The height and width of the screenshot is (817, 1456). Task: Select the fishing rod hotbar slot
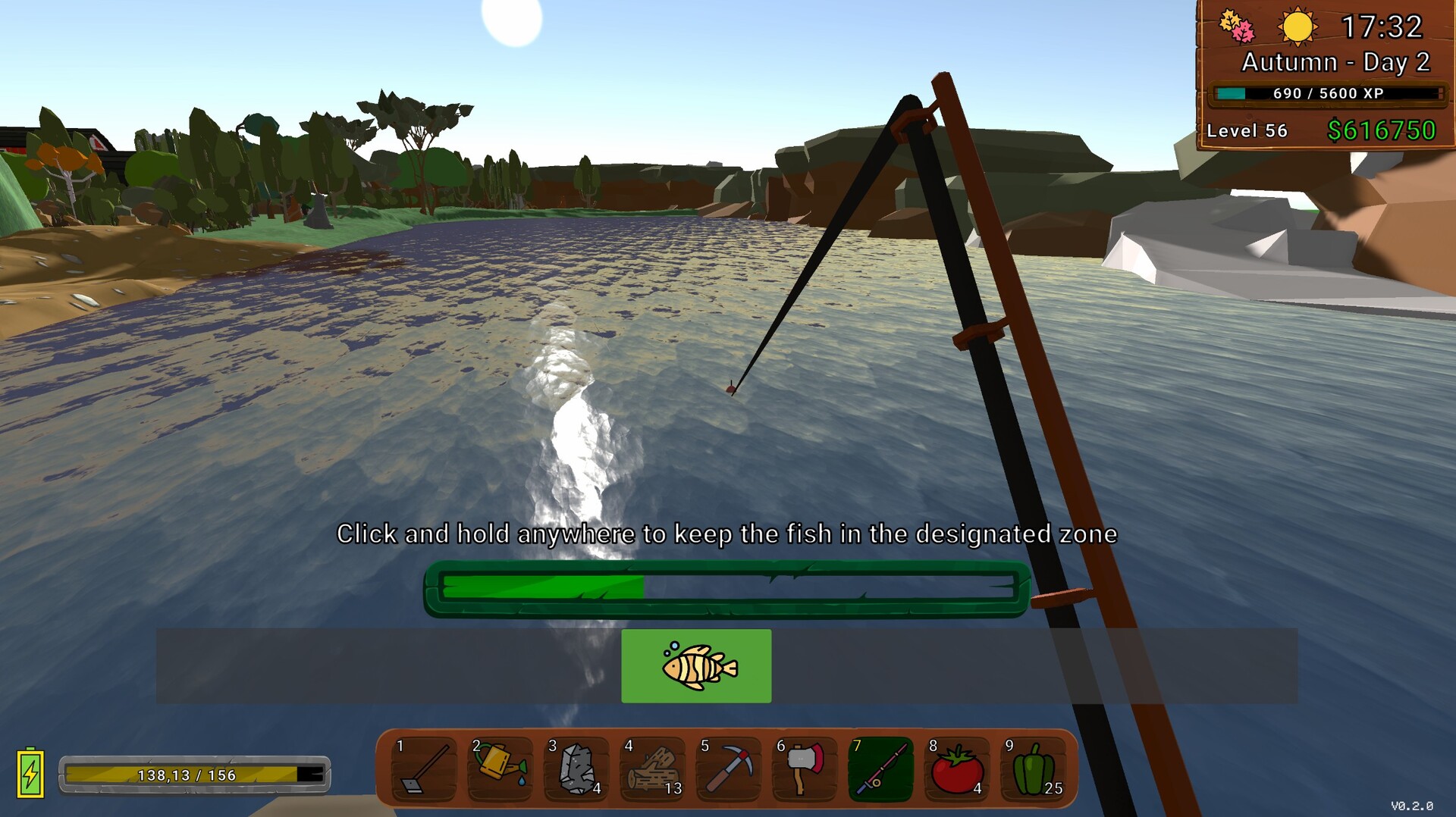(x=880, y=769)
